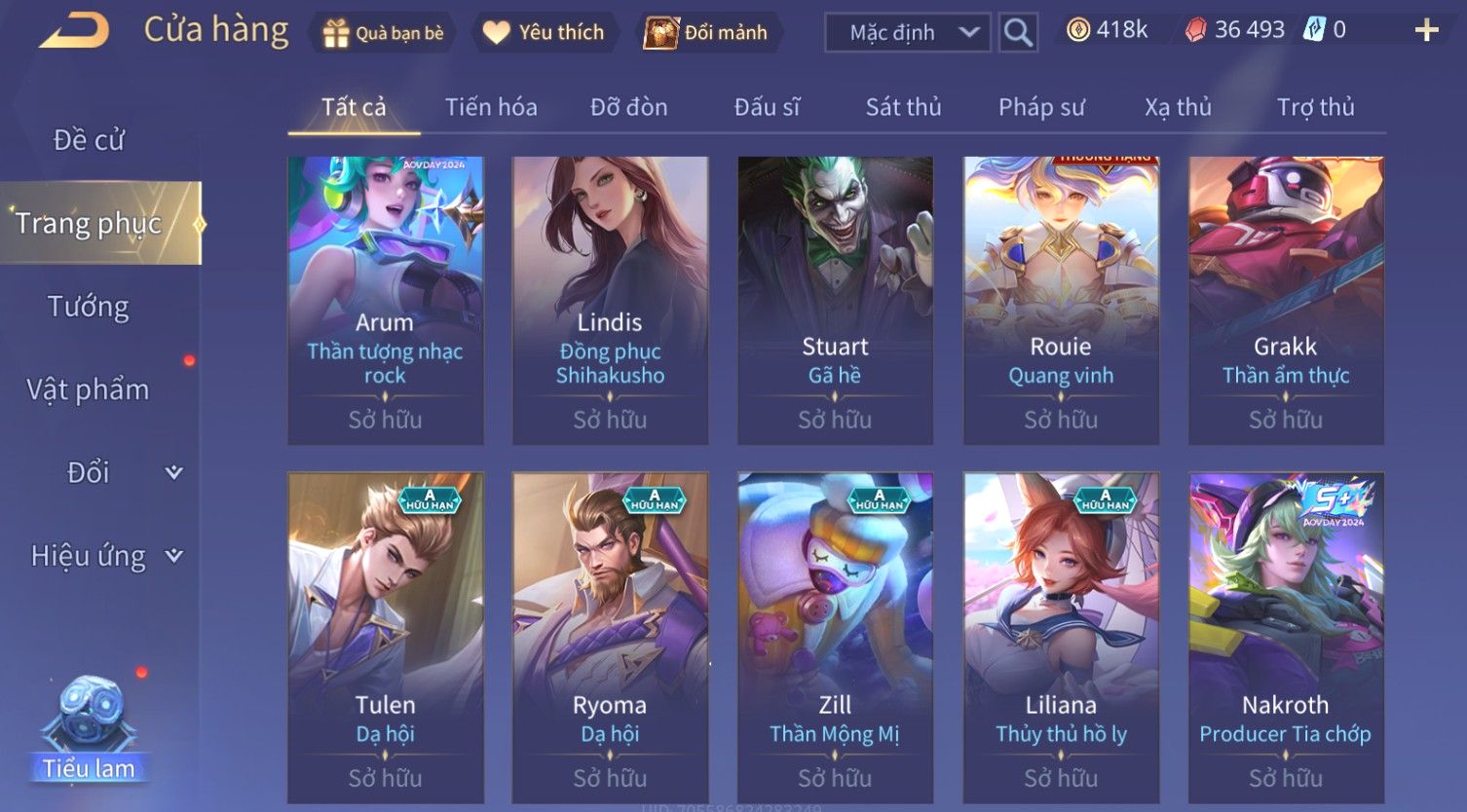1467x812 pixels.
Task: Show the Trợ thủ skins tab
Action: [1315, 107]
